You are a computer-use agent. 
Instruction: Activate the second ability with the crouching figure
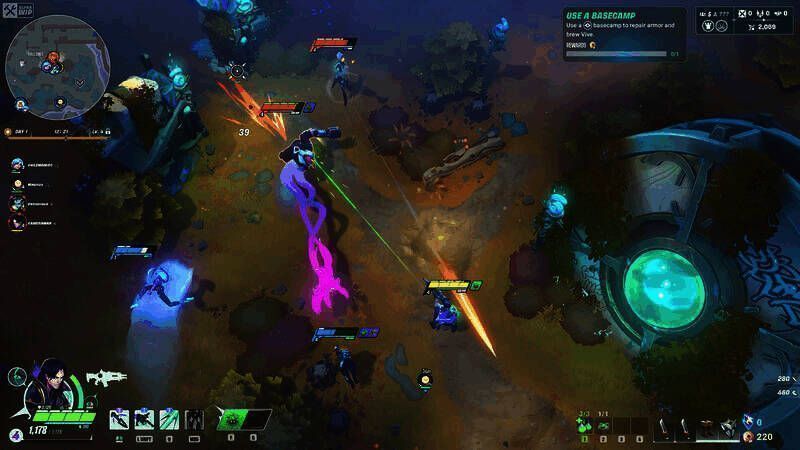(144, 419)
